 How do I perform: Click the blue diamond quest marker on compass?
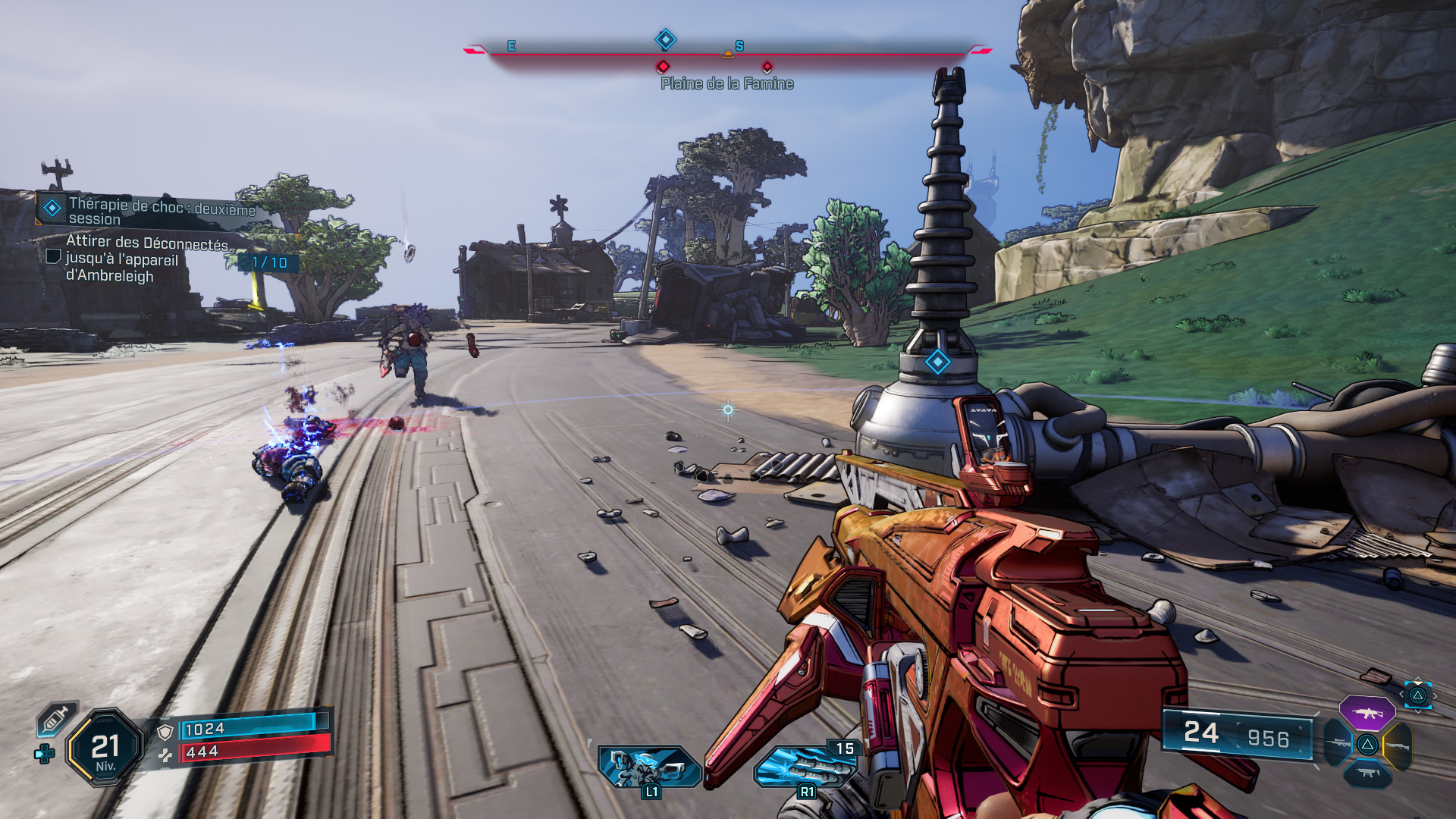pyautogui.click(x=665, y=39)
